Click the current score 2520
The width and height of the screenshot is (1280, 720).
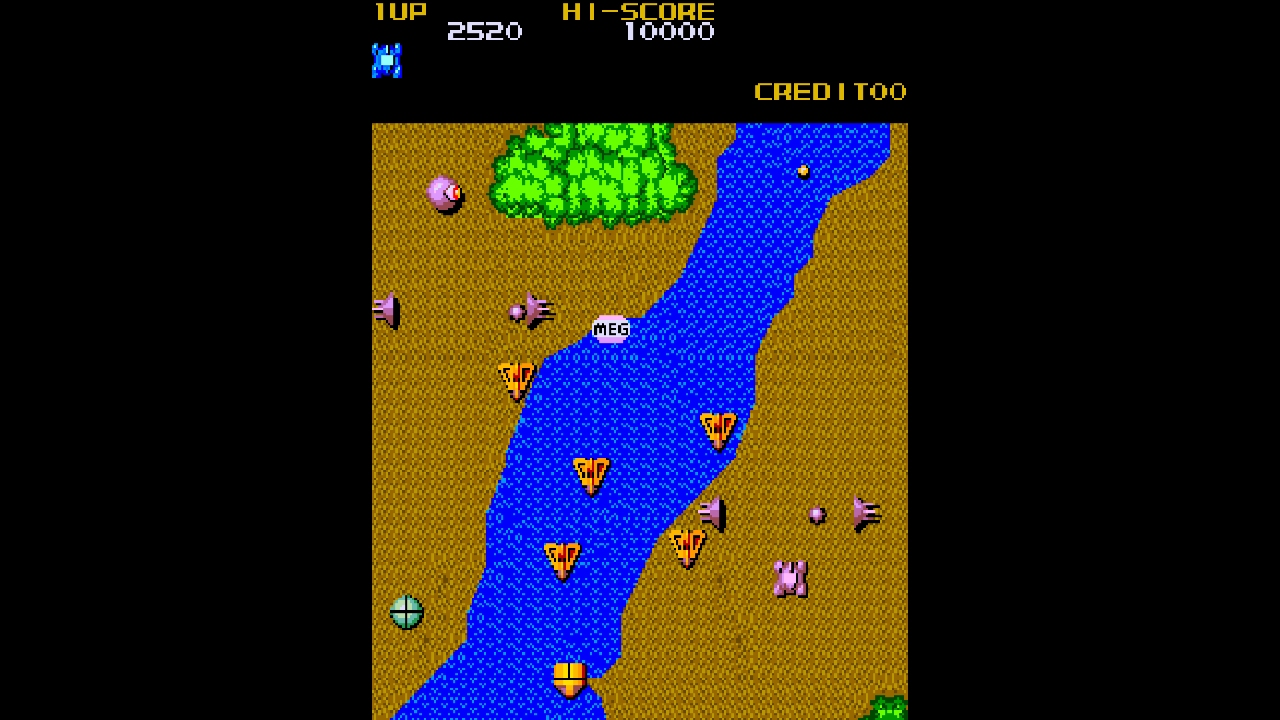tap(487, 31)
